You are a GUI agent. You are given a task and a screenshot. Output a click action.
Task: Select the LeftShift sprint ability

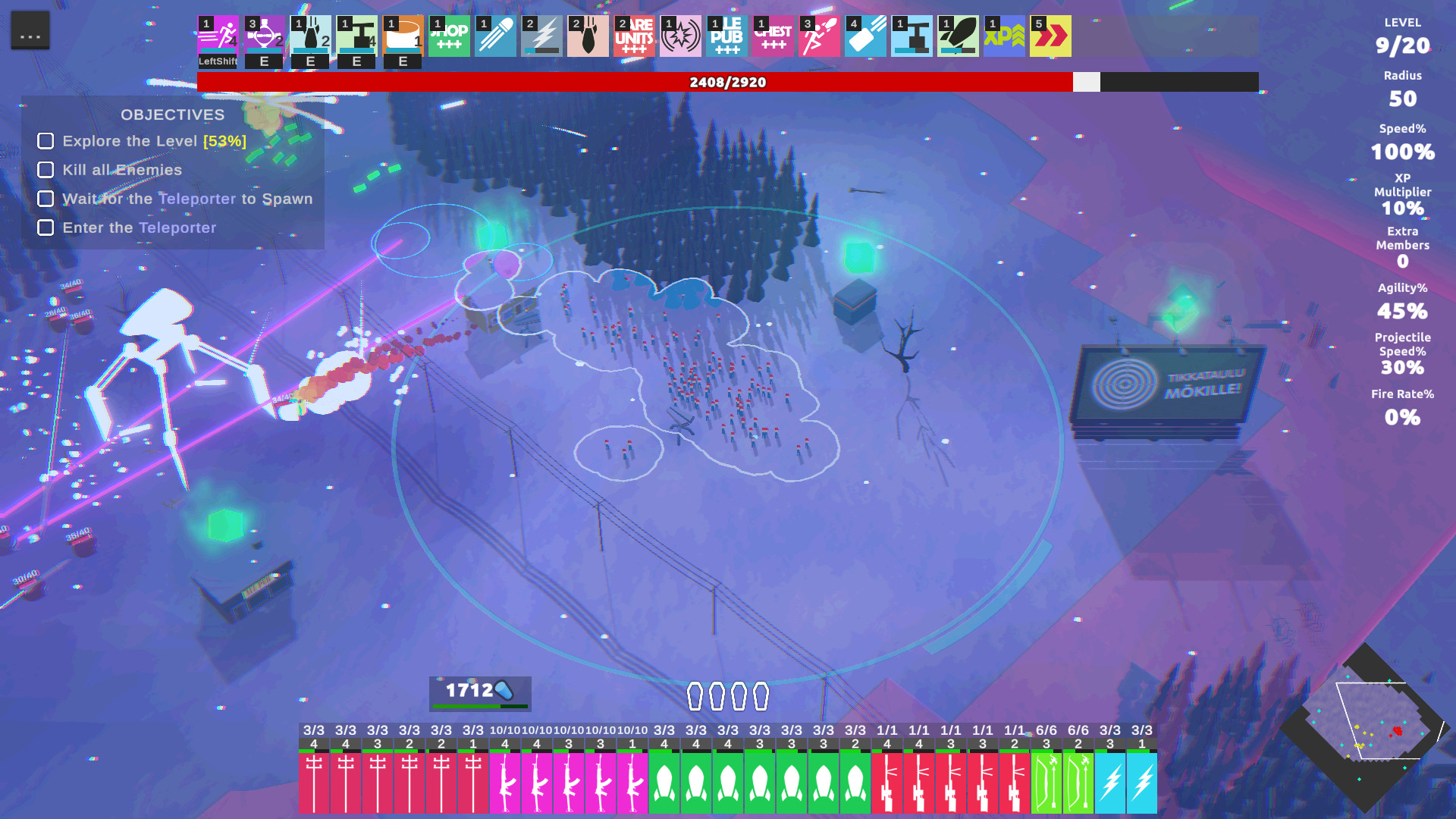point(218,36)
